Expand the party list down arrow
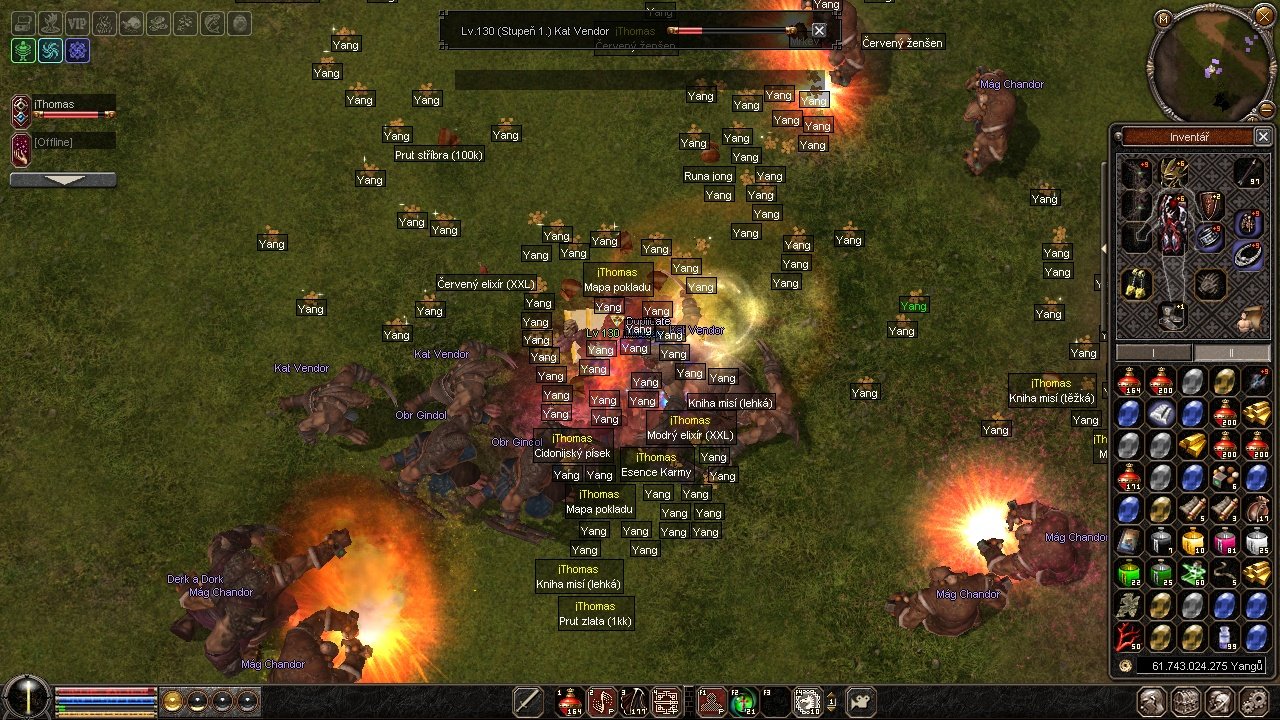1280x720 pixels. pos(63,180)
